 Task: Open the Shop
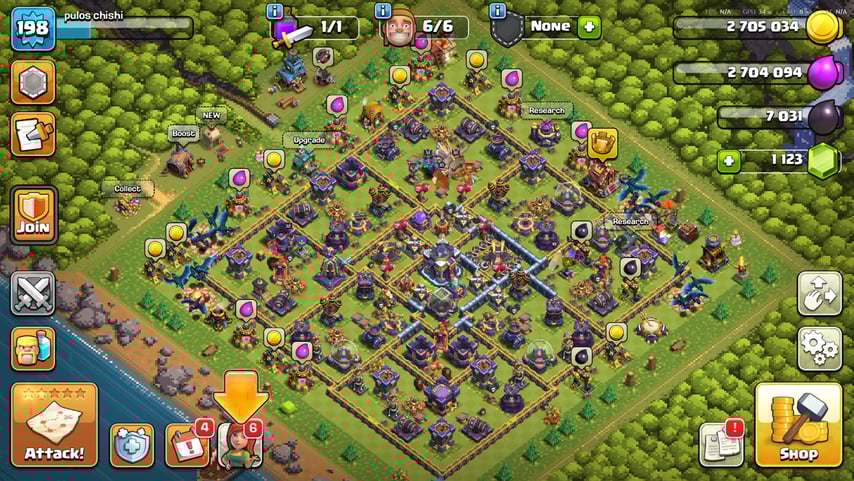click(x=798, y=425)
